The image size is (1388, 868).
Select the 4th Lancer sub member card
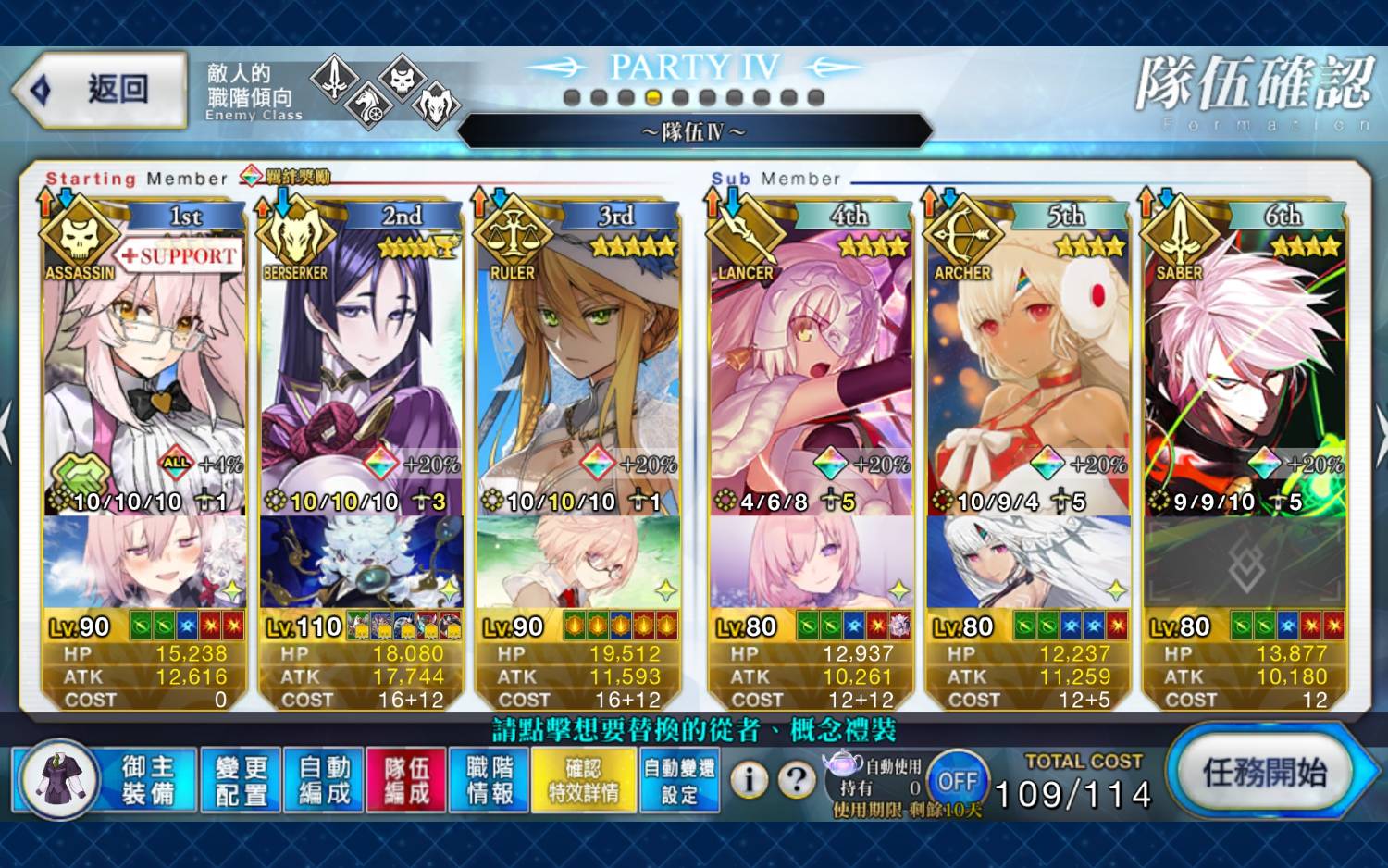[811, 370]
